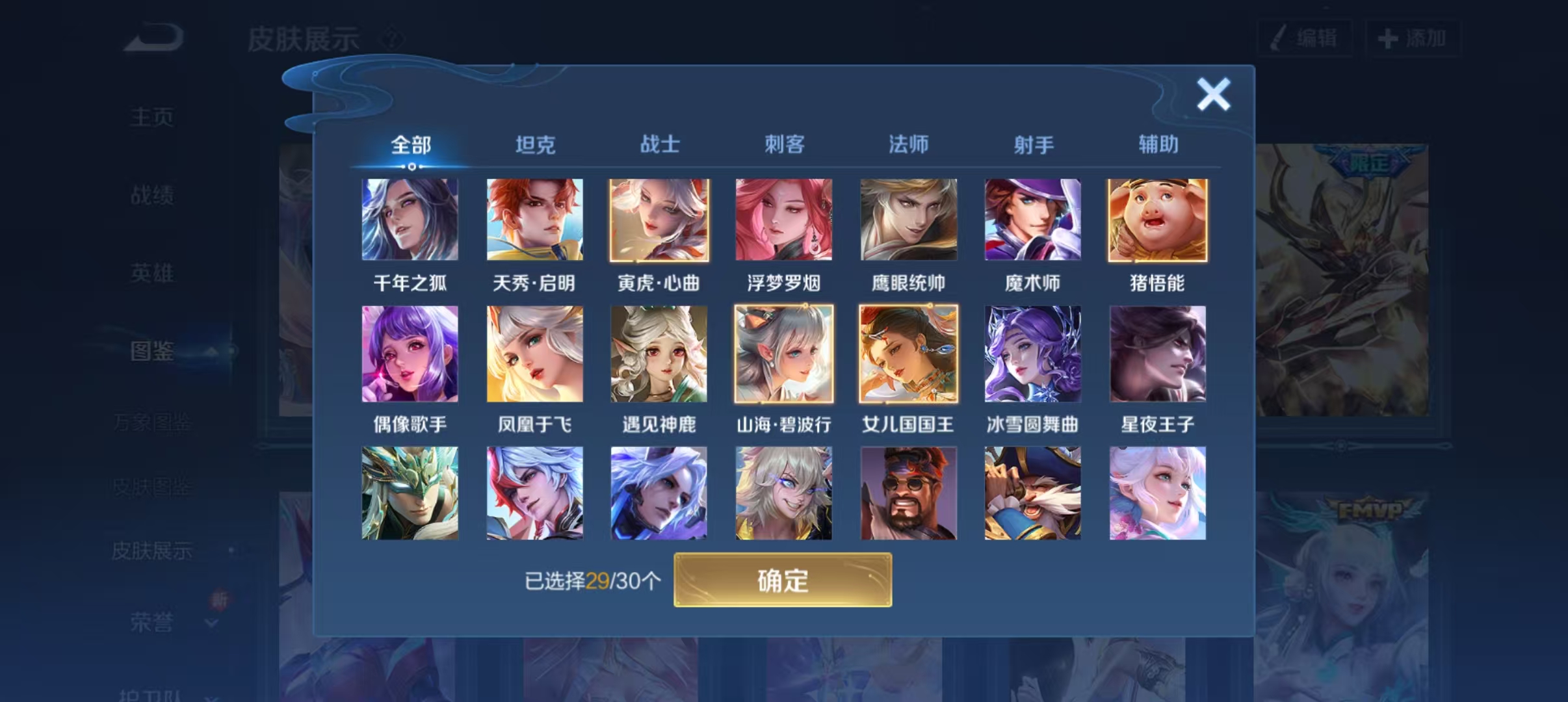The width and height of the screenshot is (1568, 702).
Task: Deselect the highlighted 寅虎·心曲 skin
Action: [659, 221]
